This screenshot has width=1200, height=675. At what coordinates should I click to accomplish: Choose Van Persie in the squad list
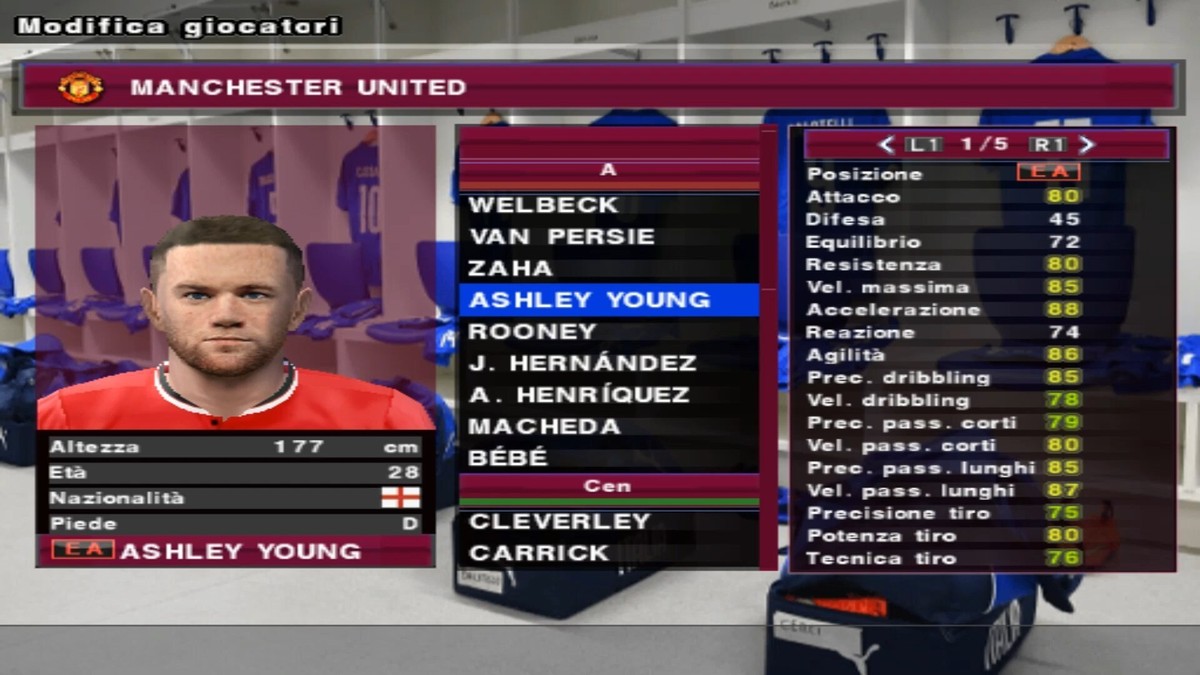(x=561, y=237)
